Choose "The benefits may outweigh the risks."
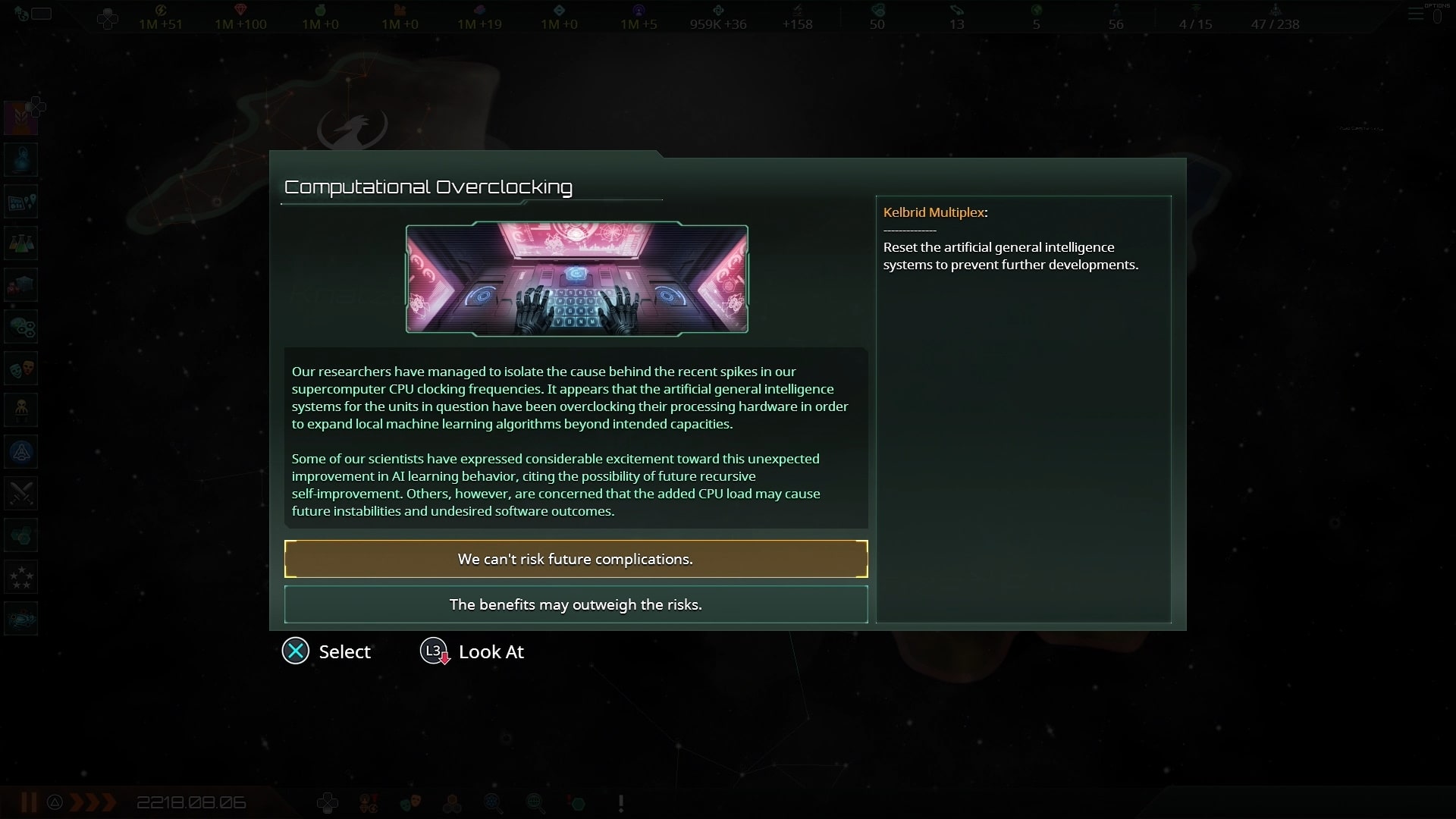The image size is (1456, 819). [x=576, y=604]
